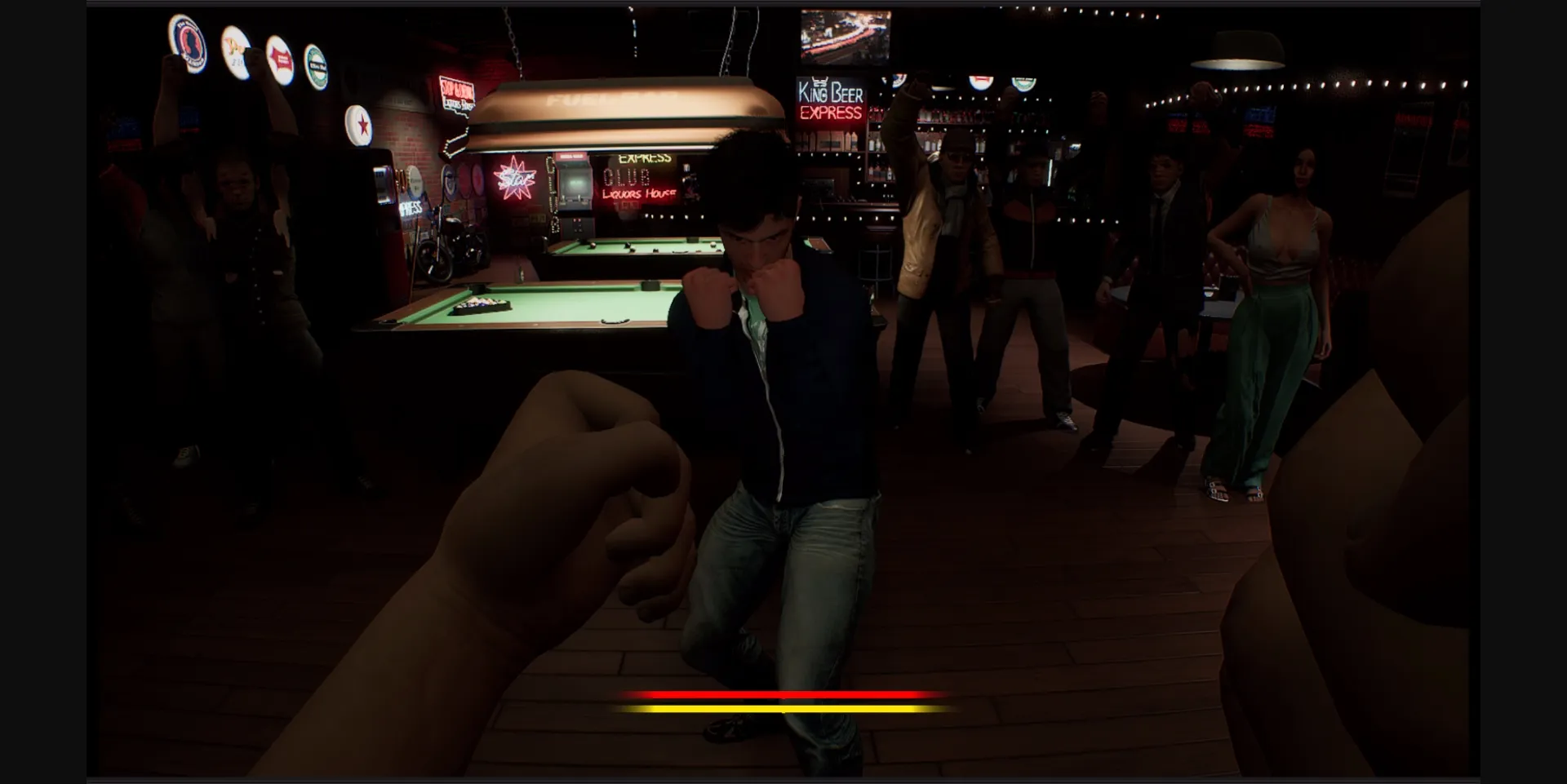Click the man in the tan leather jacket
1567x784 pixels.
pyautogui.click(x=939, y=228)
